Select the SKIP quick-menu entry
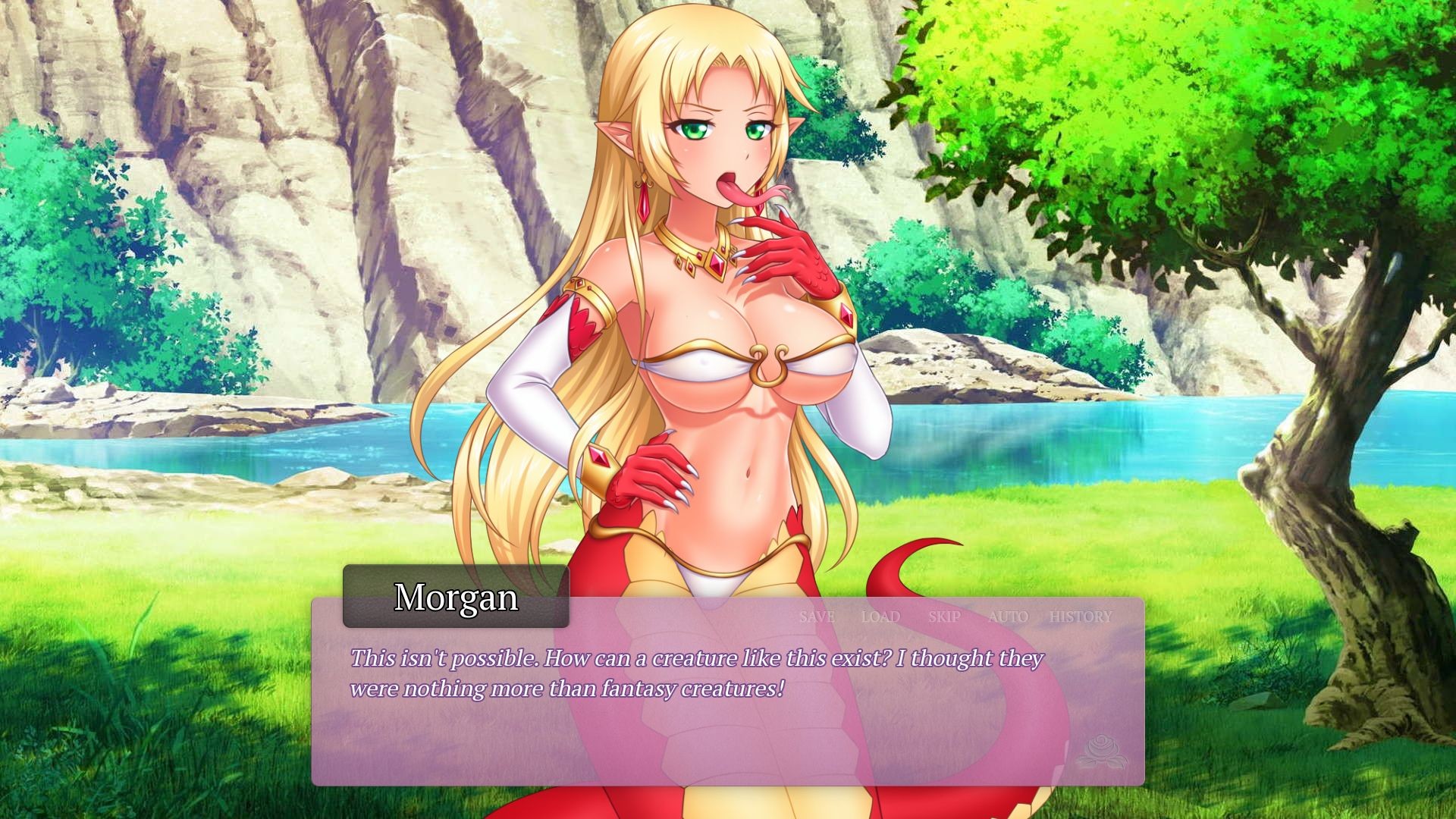 pyautogui.click(x=943, y=617)
